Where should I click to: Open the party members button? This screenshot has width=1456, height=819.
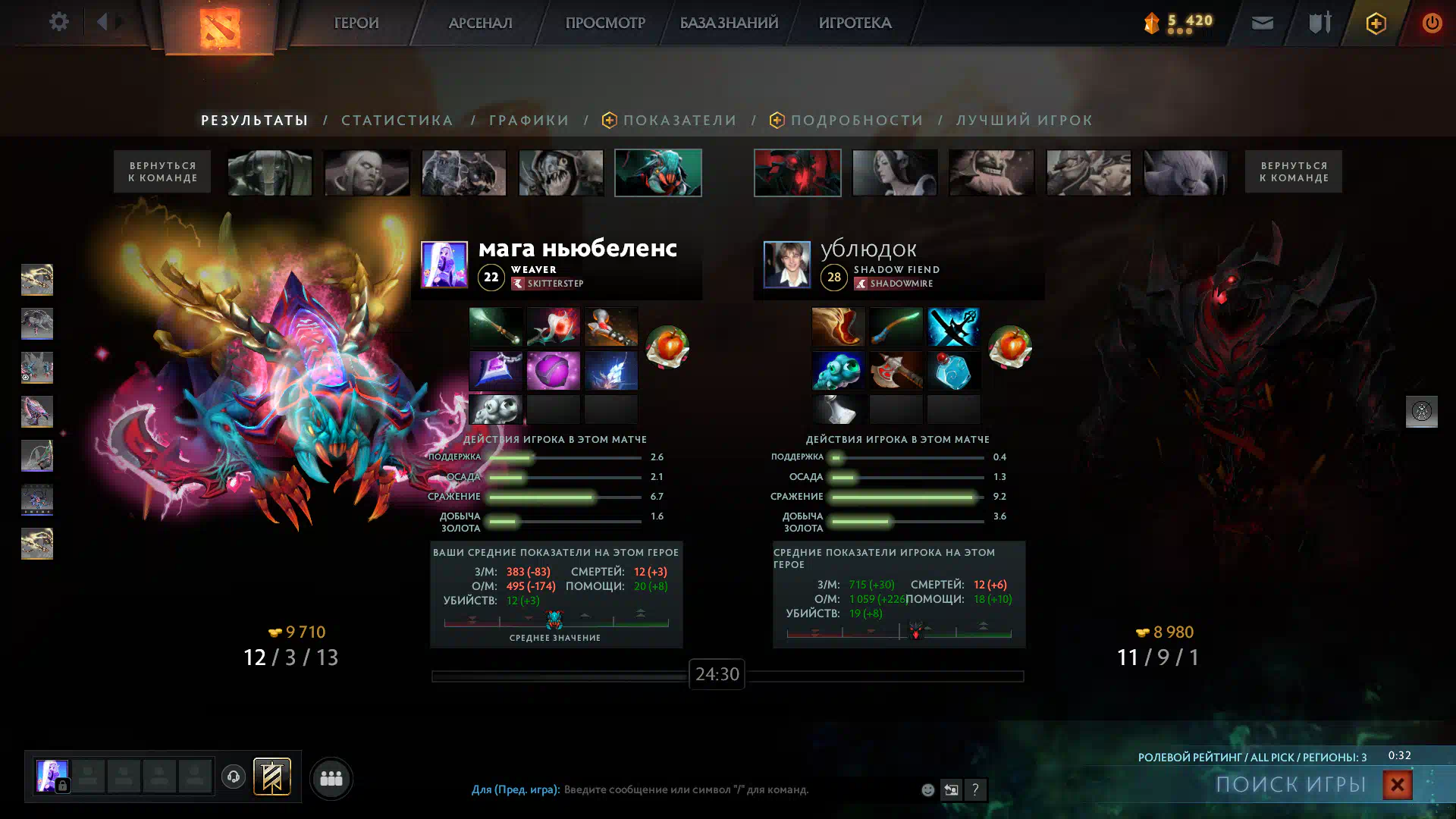[x=331, y=778]
